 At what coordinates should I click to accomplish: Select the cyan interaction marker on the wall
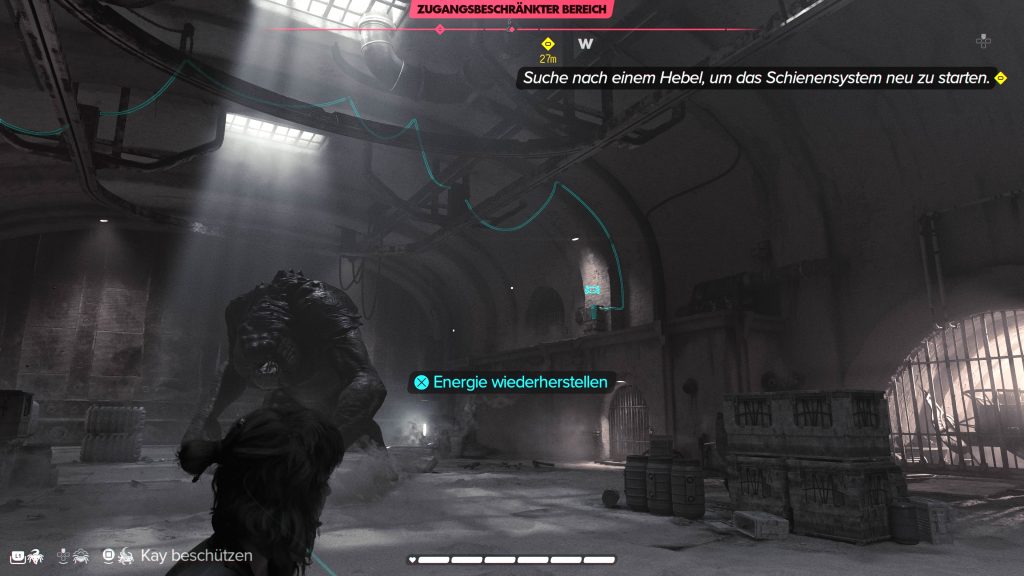tap(592, 289)
